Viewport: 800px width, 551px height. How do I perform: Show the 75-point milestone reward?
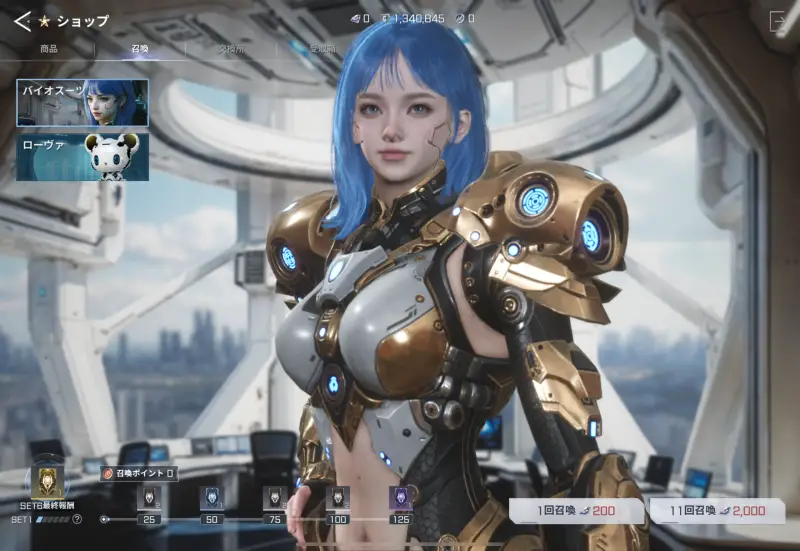pos(274,498)
